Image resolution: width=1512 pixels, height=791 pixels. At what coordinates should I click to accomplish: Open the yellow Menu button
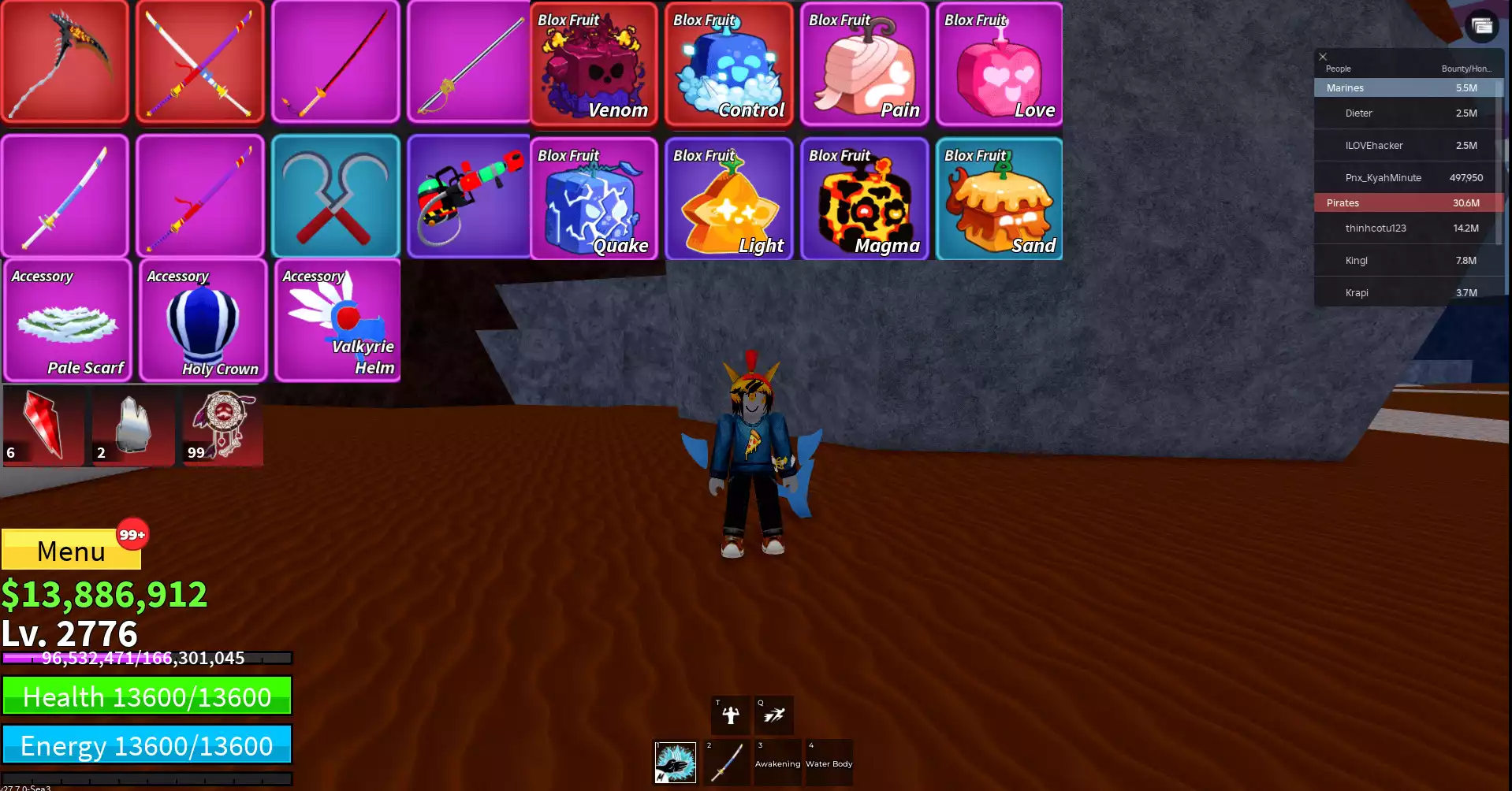pyautogui.click(x=71, y=550)
